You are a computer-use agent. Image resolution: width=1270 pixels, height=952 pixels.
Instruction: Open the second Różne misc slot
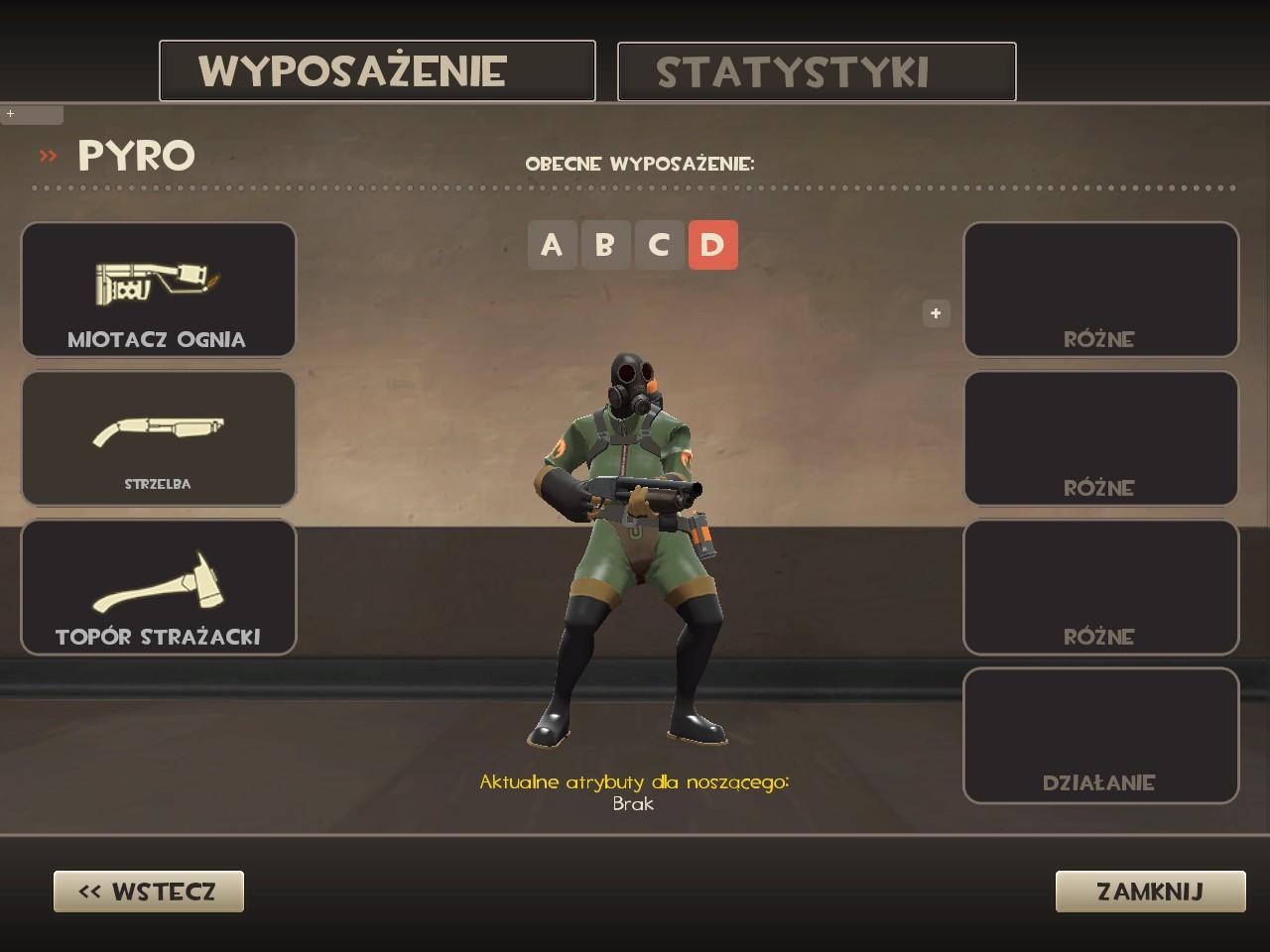tap(1100, 438)
